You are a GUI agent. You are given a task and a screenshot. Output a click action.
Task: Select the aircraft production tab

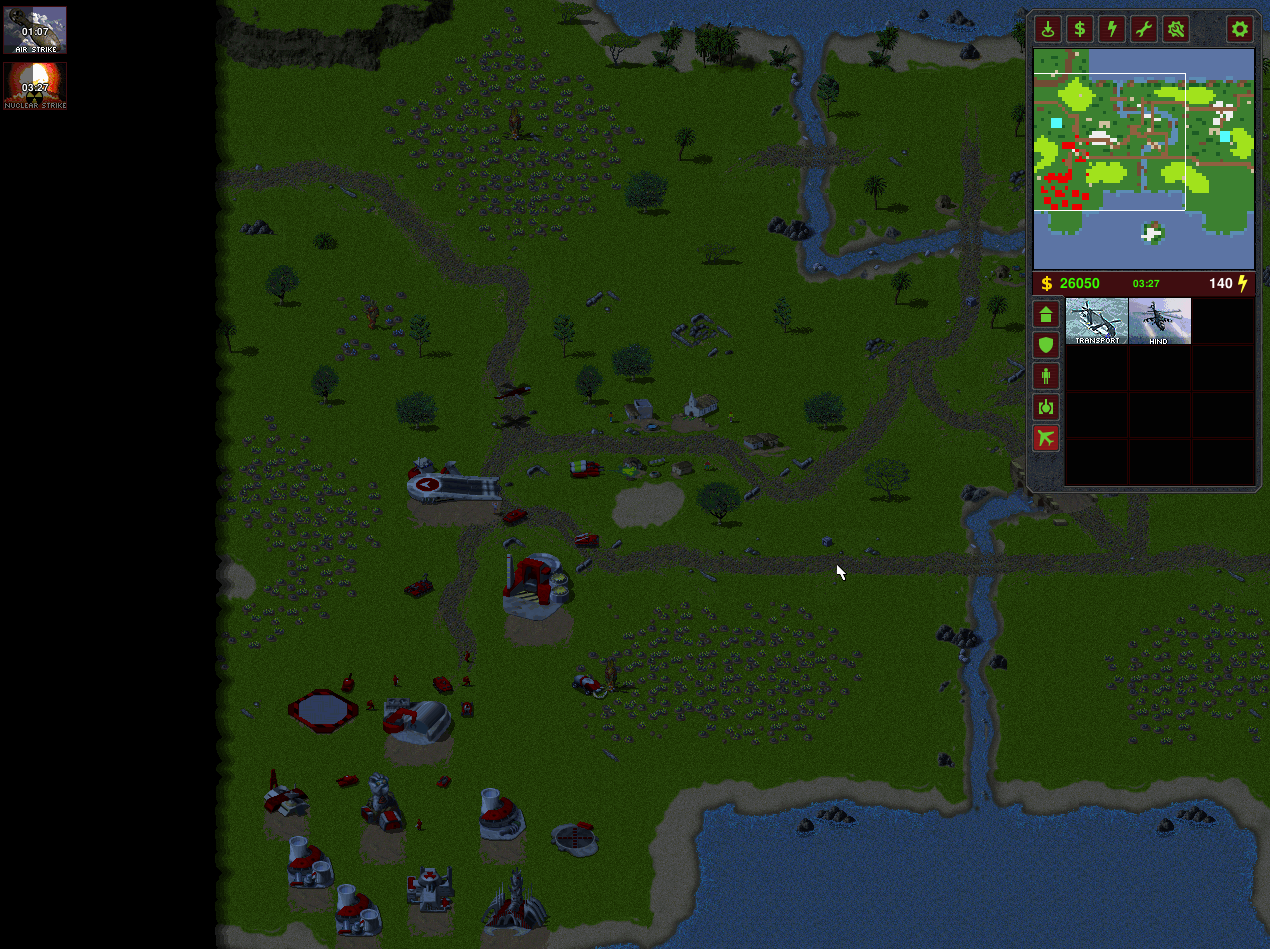1046,438
